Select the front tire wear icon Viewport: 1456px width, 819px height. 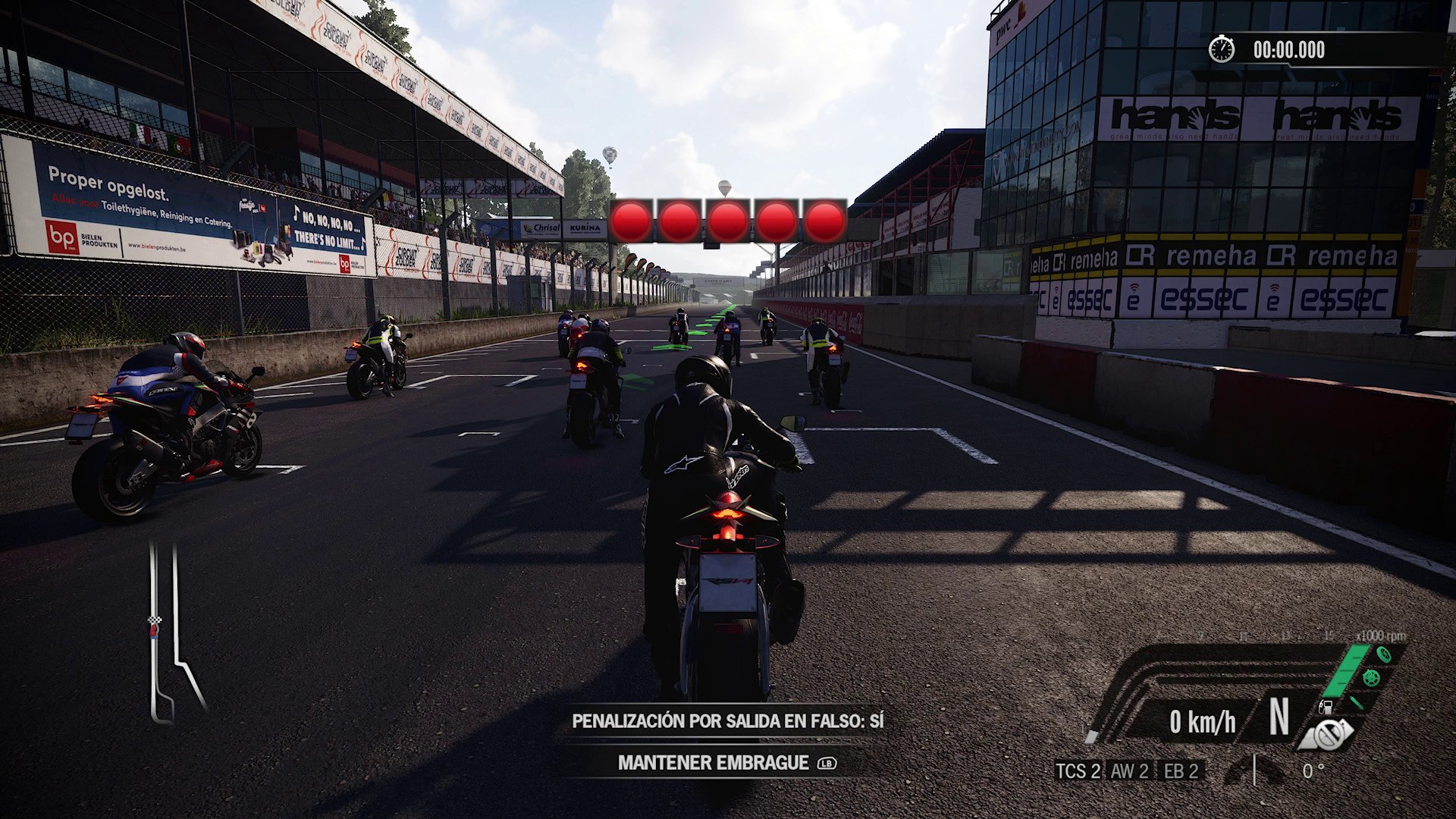(1384, 654)
